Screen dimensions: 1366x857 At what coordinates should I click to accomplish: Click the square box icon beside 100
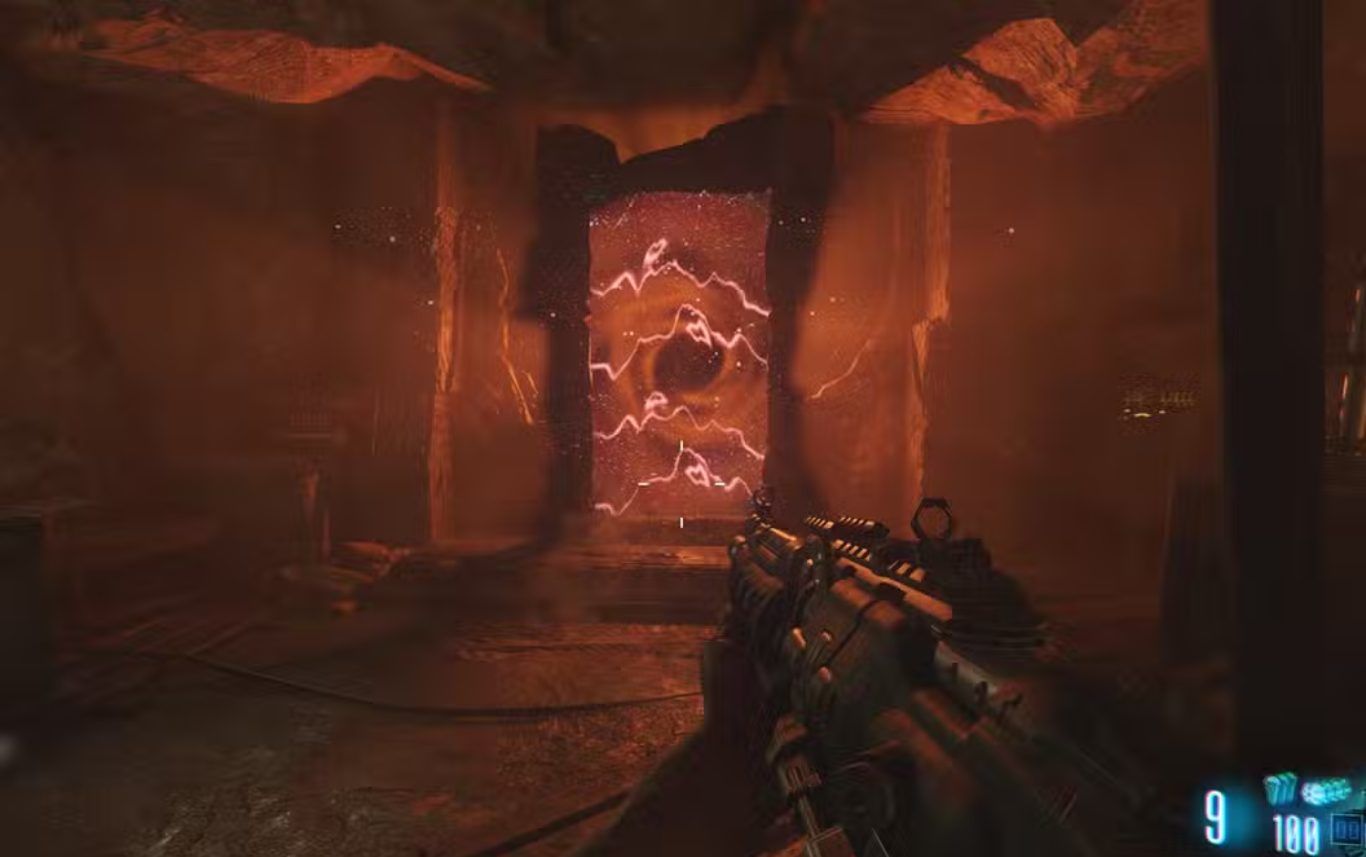pos(1344,829)
